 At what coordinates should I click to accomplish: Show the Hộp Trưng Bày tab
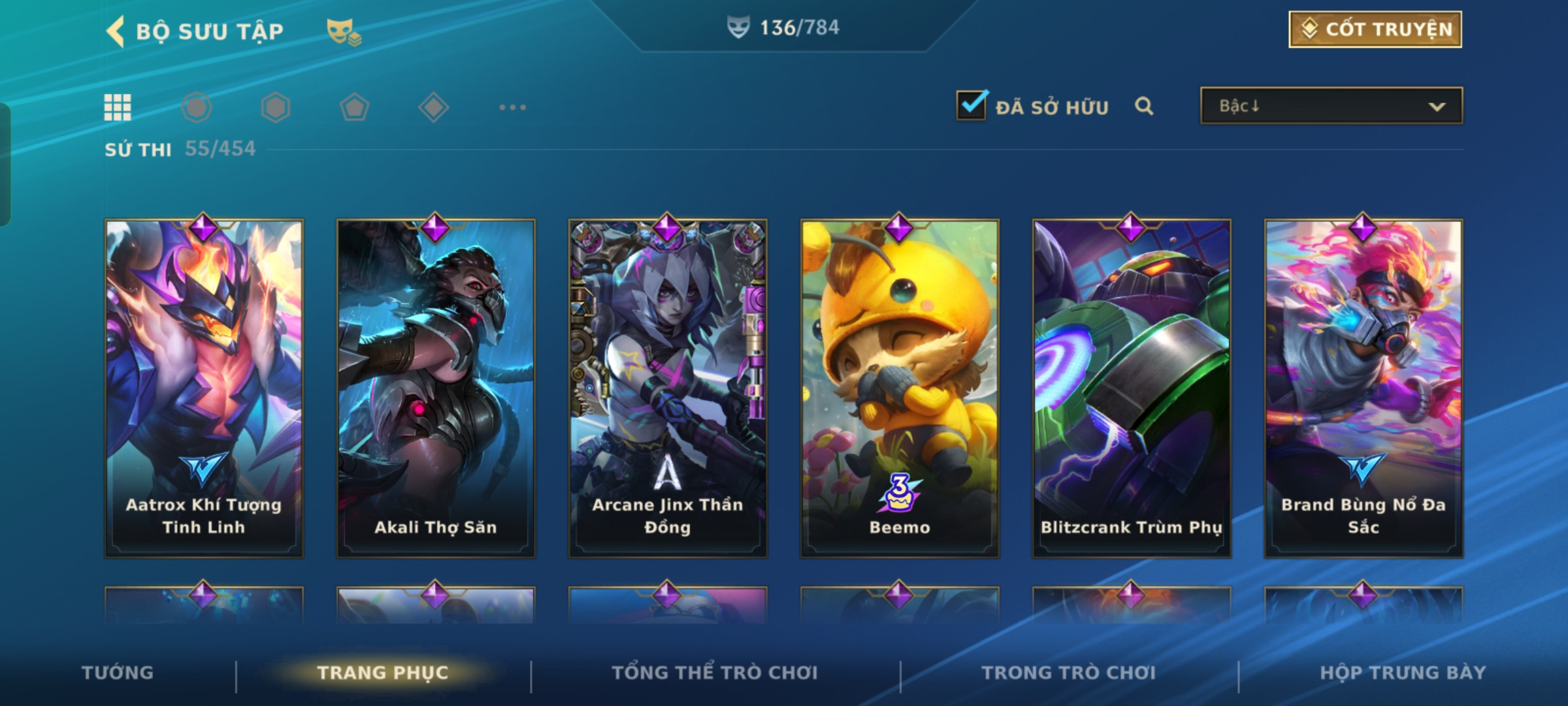(x=1403, y=673)
